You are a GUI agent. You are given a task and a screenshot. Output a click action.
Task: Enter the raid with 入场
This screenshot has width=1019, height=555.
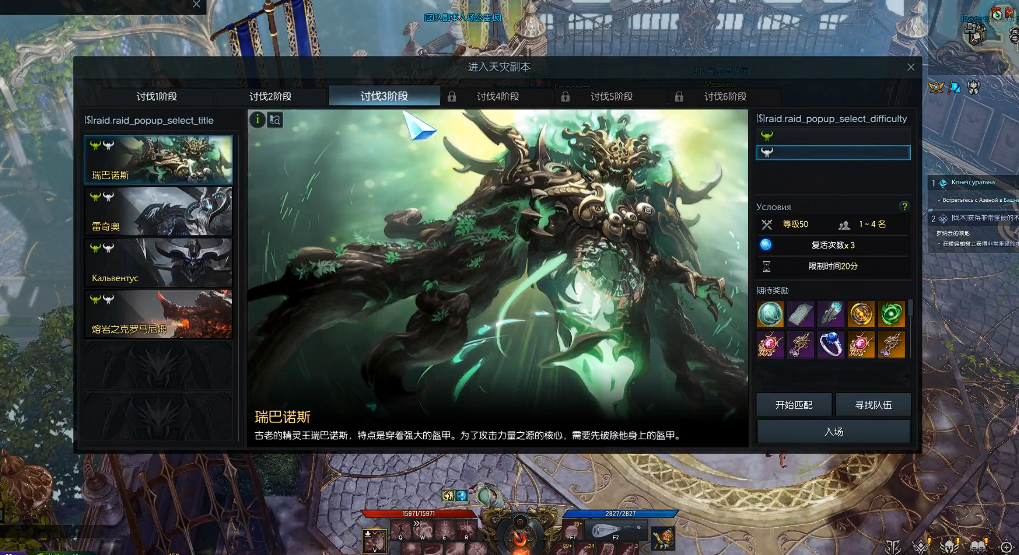pyautogui.click(x=833, y=431)
